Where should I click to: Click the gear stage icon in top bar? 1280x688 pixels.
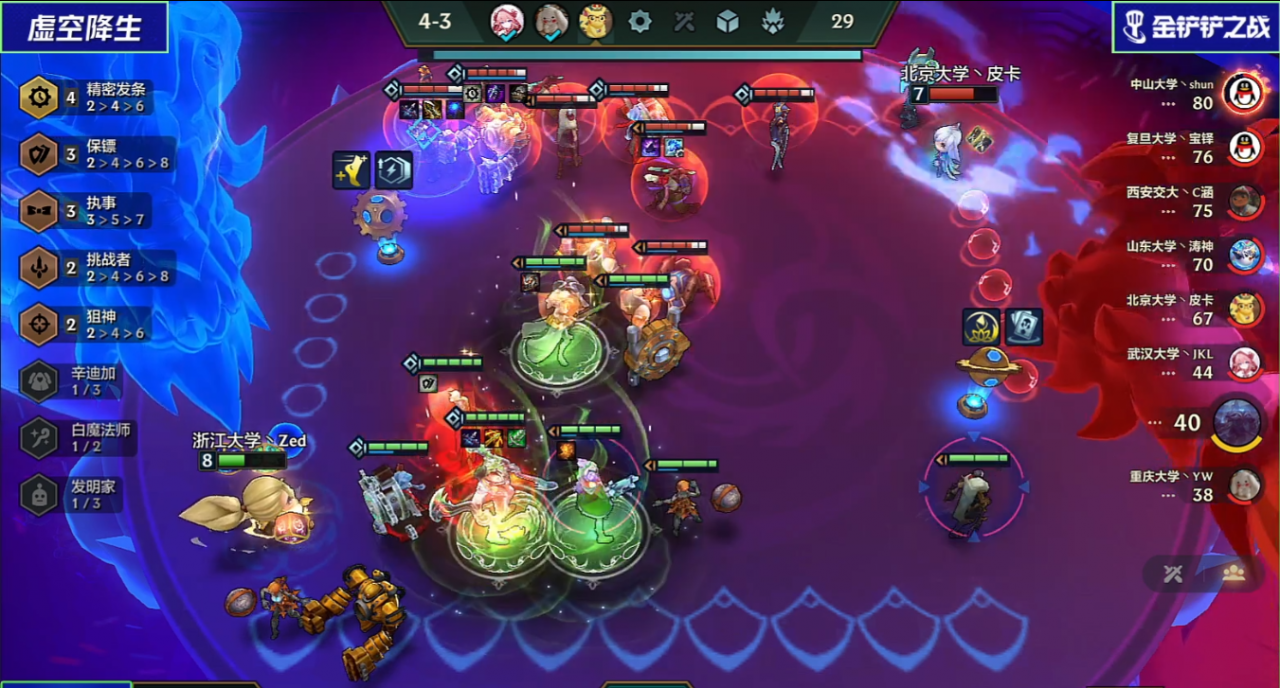(x=640, y=21)
